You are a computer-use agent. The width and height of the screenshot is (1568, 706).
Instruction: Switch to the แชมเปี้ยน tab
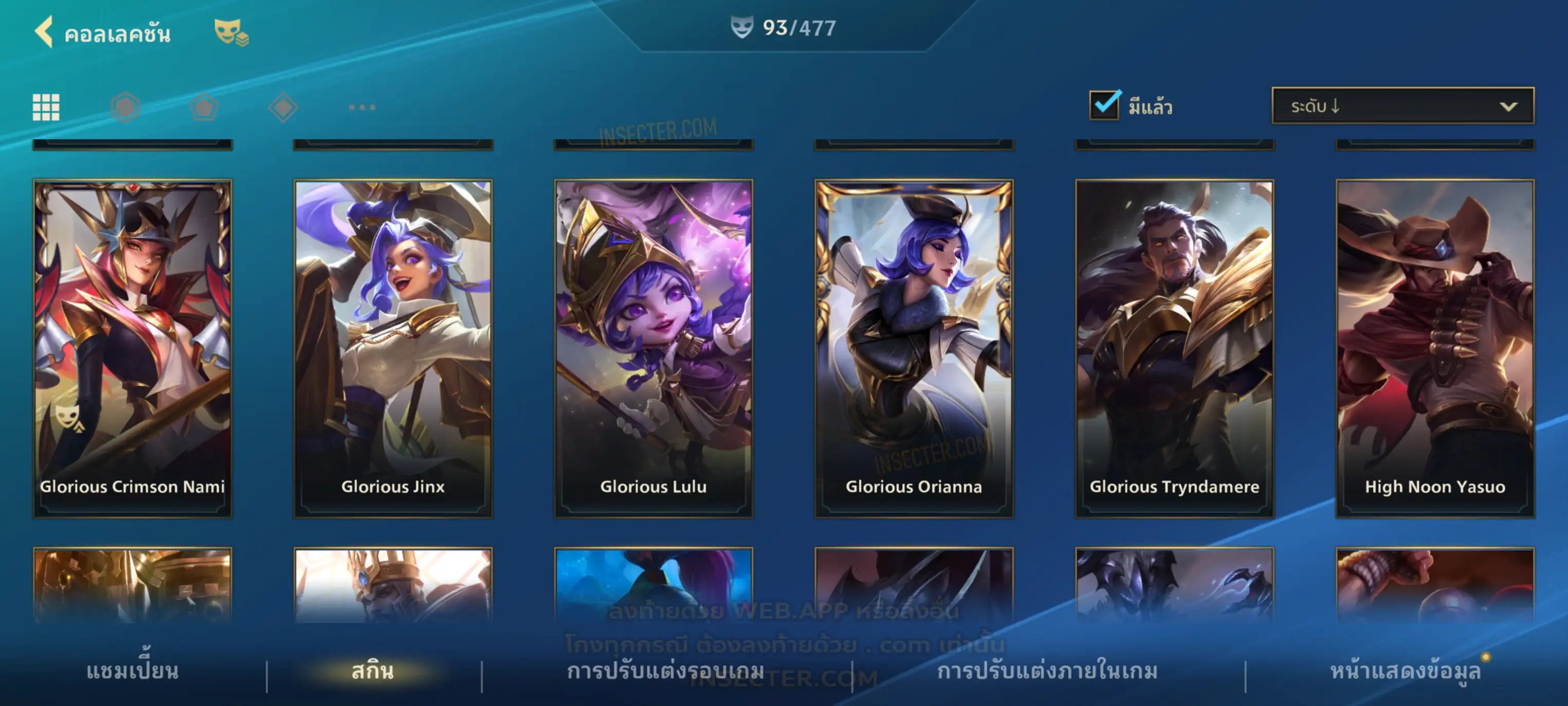point(132,671)
